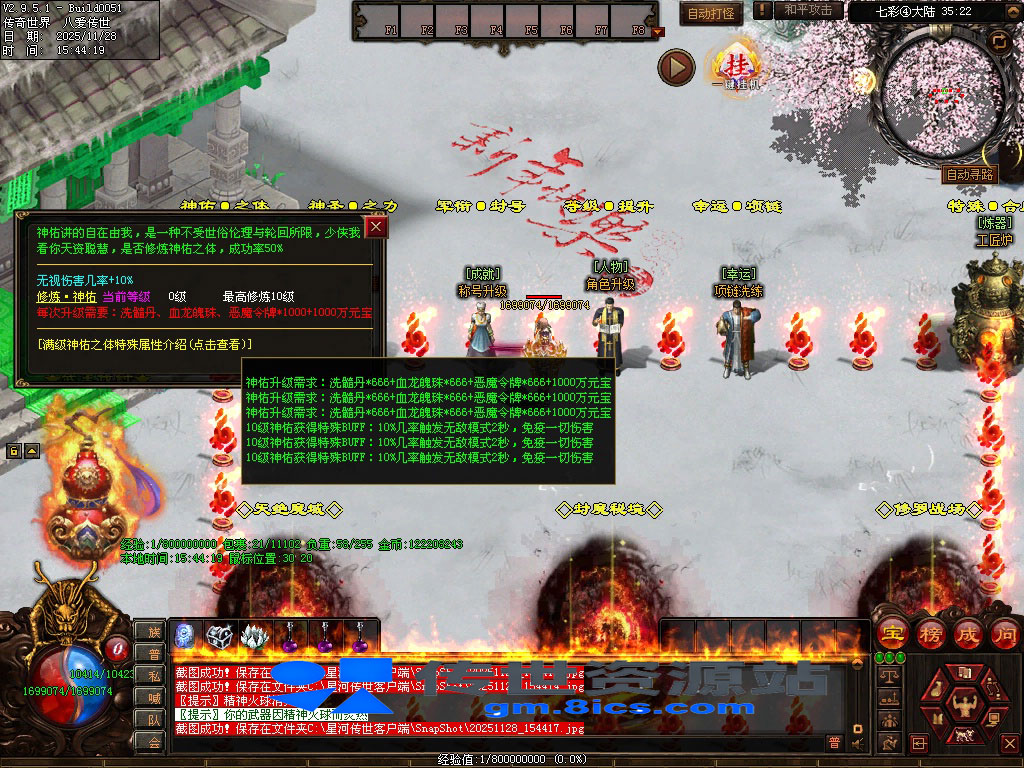The image size is (1024, 768).
Task: Choose the 队 team chat channel
Action: click(153, 719)
